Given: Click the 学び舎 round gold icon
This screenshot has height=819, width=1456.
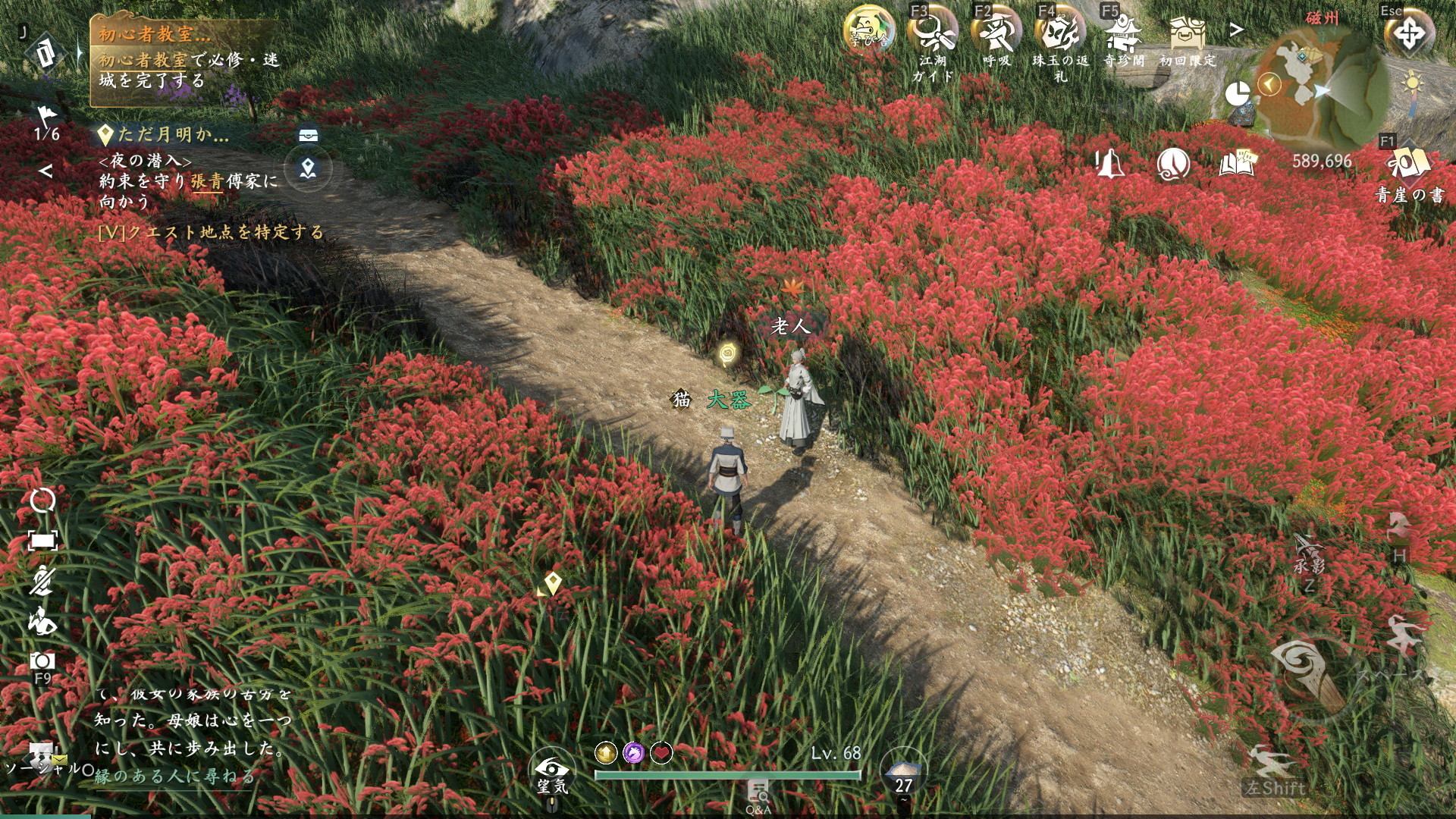Looking at the screenshot, I should (869, 32).
